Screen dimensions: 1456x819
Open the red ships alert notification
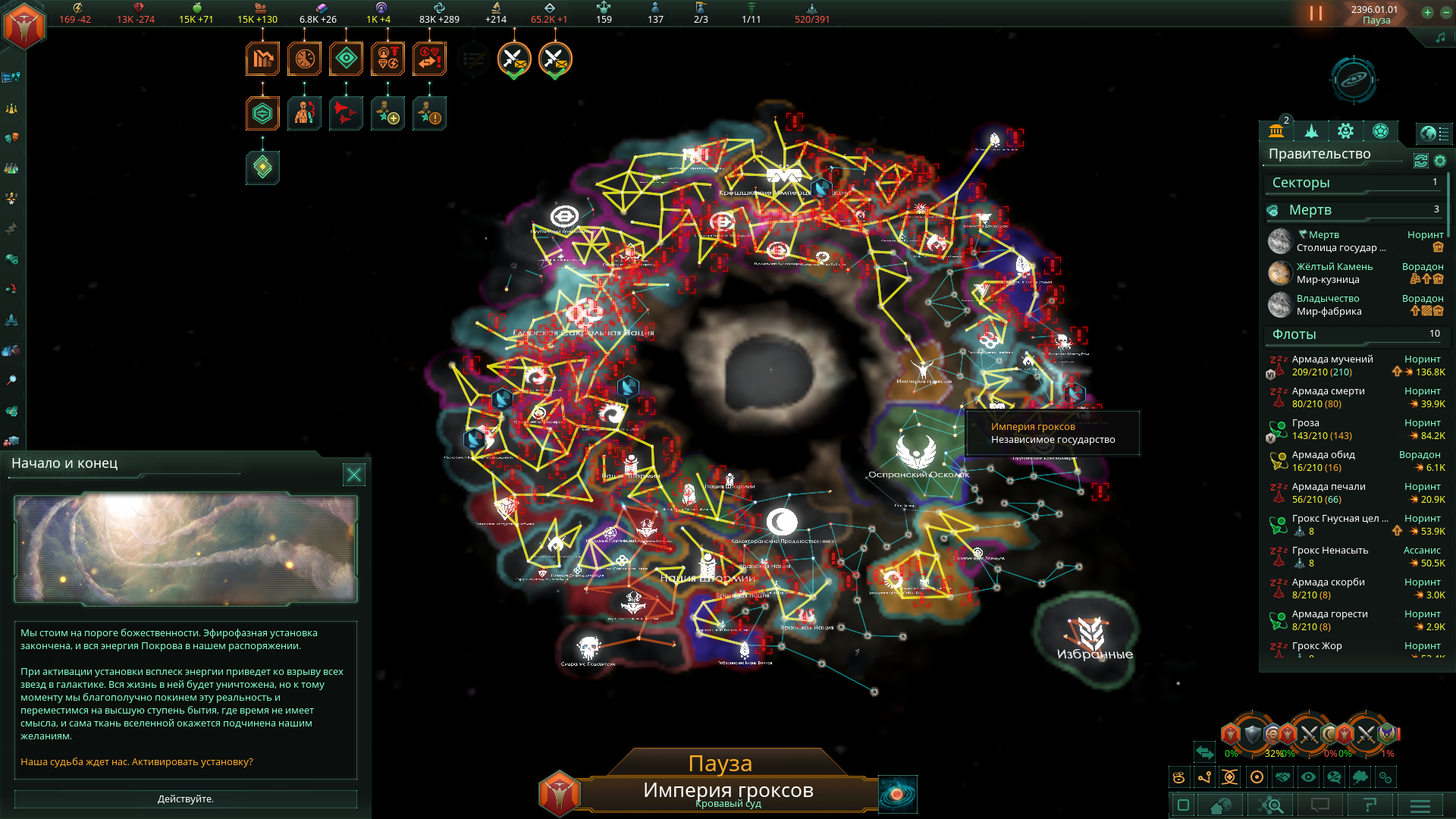tap(346, 114)
